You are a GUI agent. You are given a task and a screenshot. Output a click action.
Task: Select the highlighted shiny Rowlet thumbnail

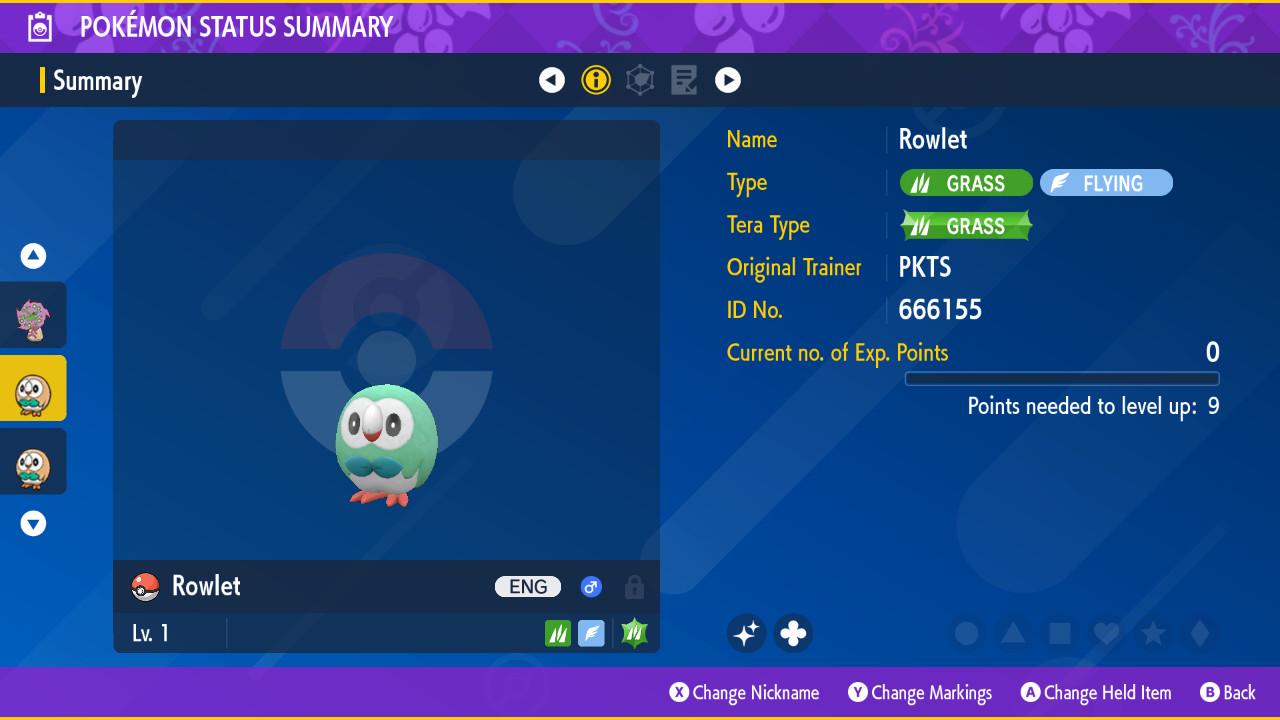click(33, 389)
